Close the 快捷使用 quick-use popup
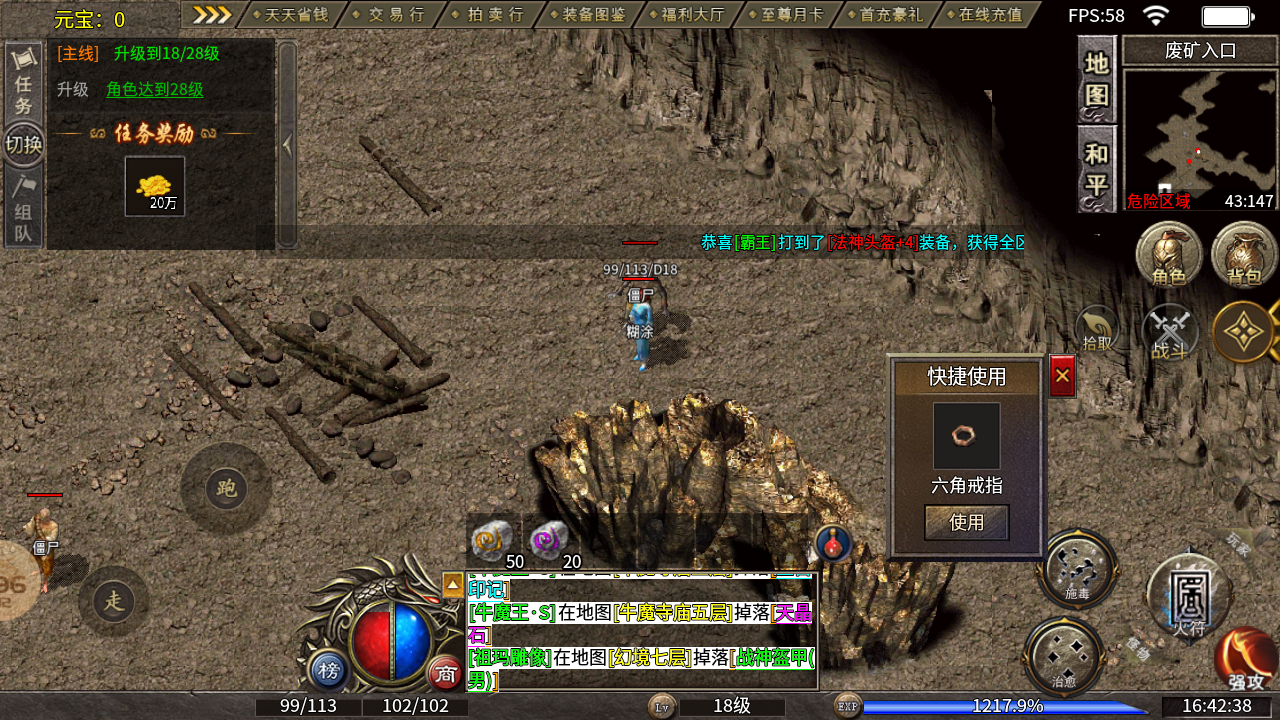 (1062, 376)
